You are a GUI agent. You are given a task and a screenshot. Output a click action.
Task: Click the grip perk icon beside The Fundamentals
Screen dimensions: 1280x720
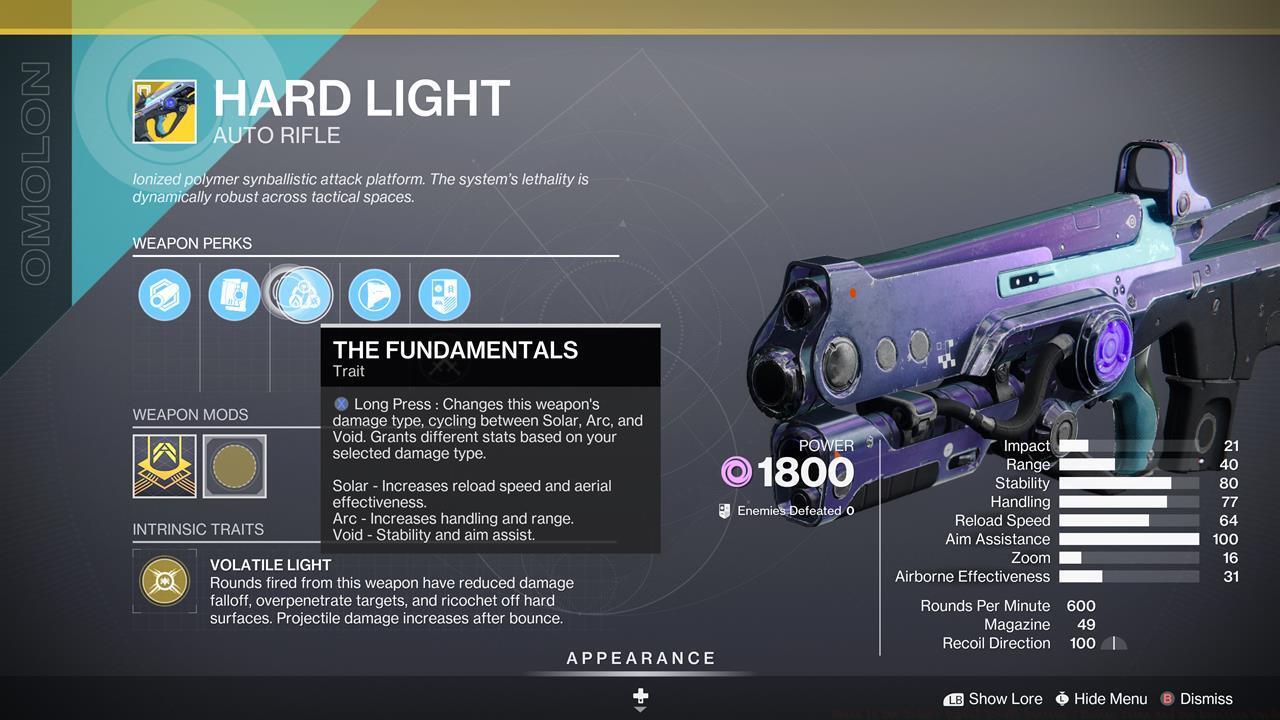374,294
